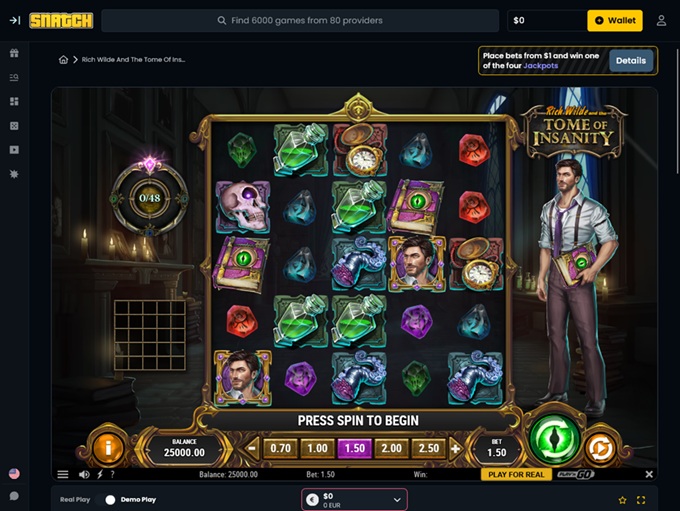Click the Play For Real button
Image resolution: width=680 pixels, height=511 pixels.
pyautogui.click(x=515, y=475)
